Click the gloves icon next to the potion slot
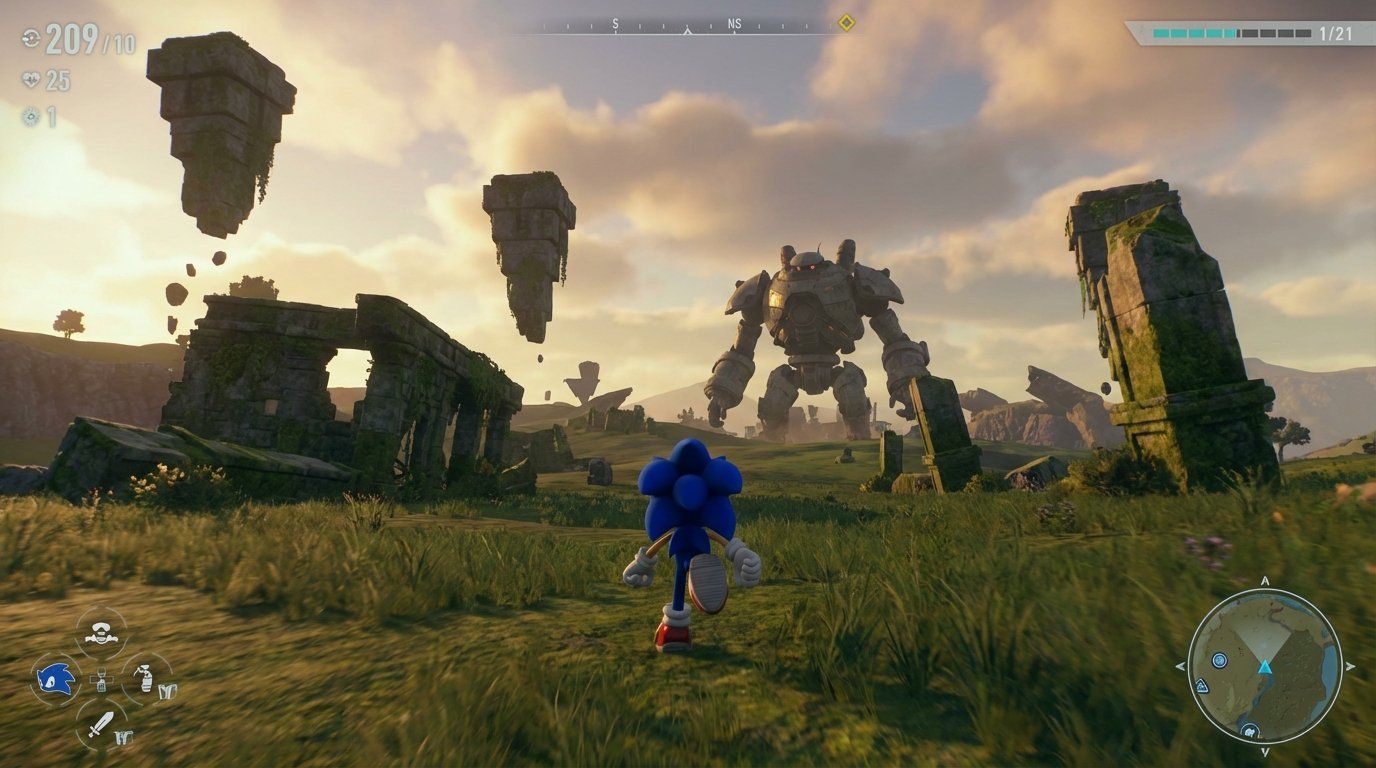Screen dimensions: 1376x768 click(168, 690)
